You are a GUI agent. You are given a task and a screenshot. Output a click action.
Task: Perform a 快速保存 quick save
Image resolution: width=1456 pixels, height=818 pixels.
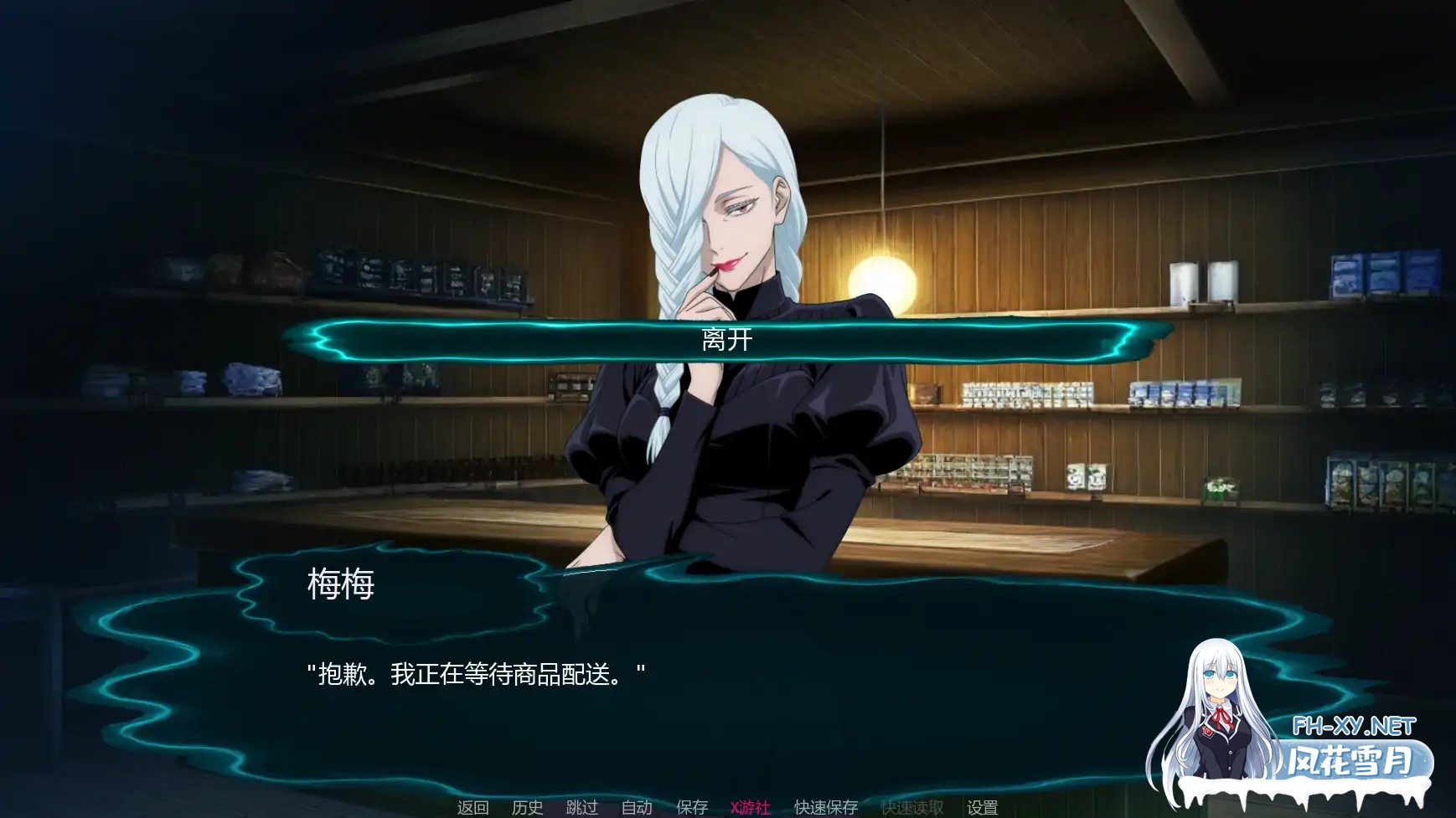[825, 809]
